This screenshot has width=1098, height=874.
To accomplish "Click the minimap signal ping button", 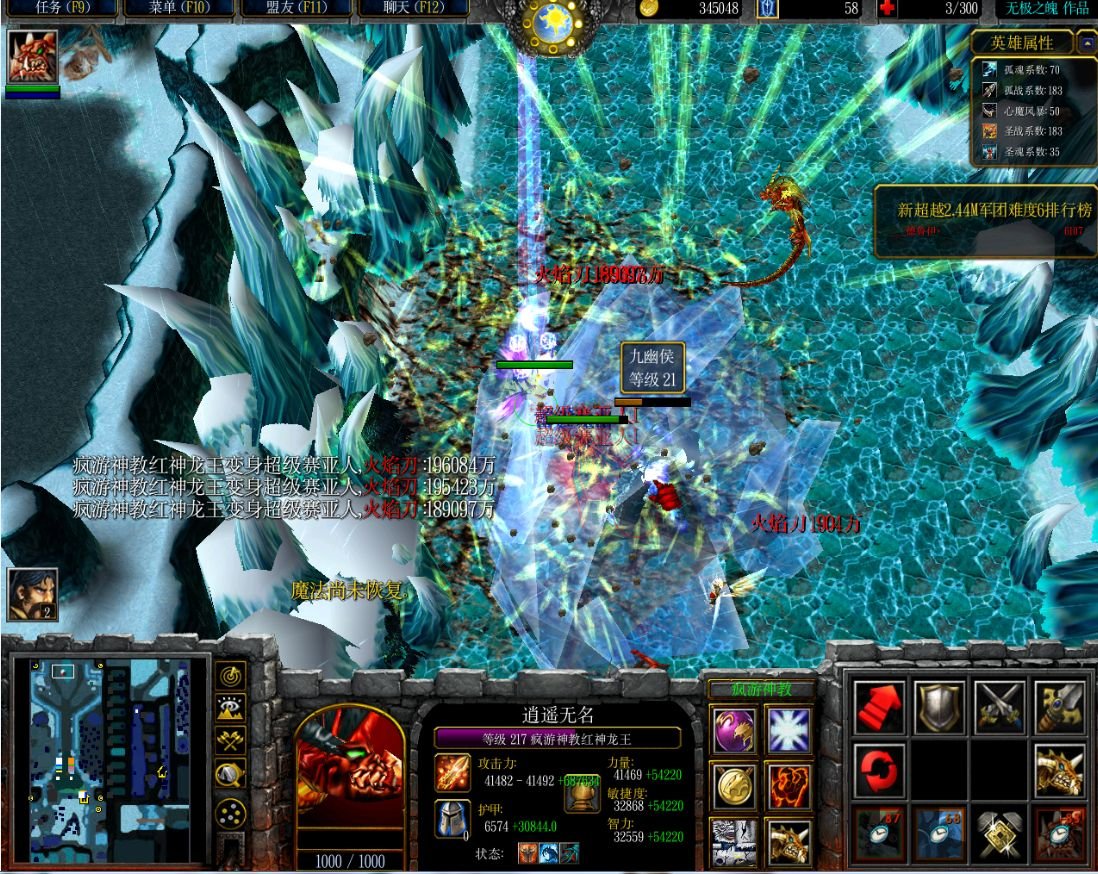I will pos(231,676).
